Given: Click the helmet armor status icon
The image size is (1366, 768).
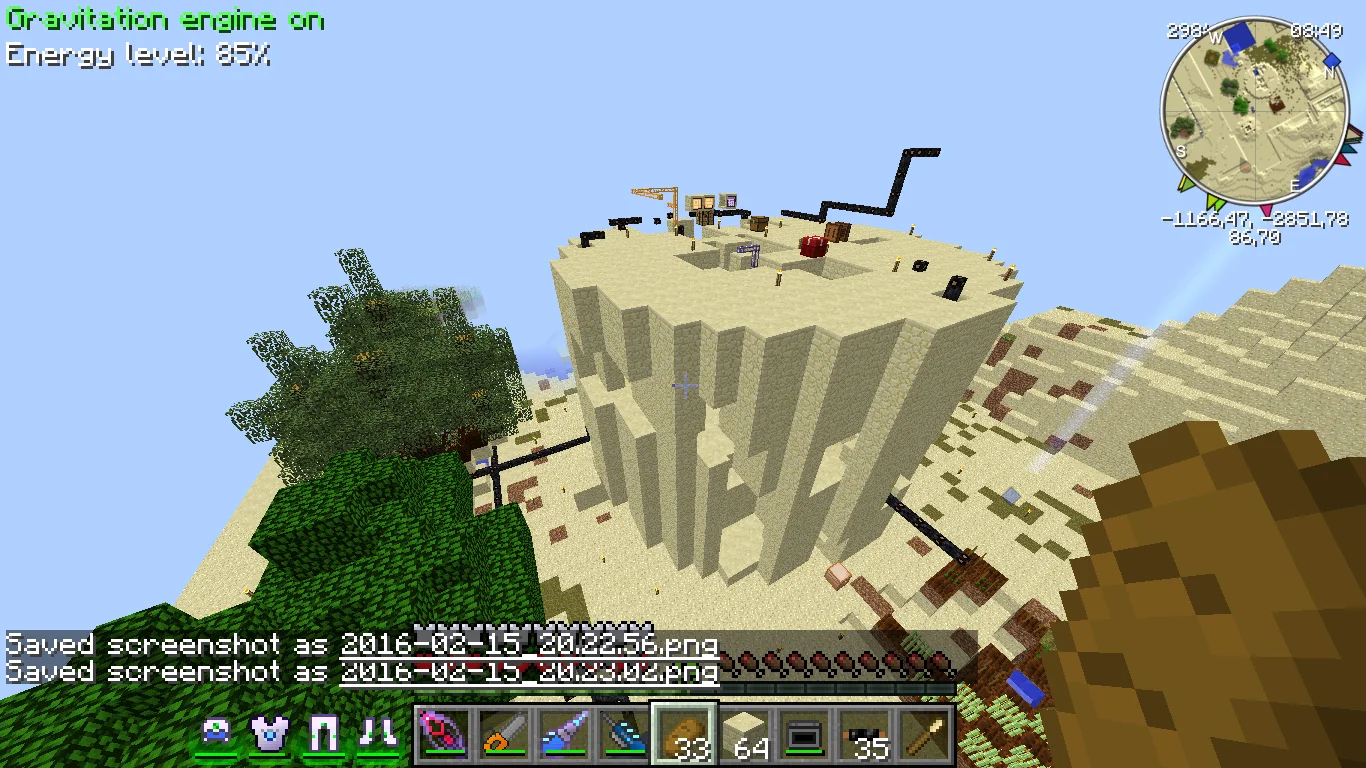Looking at the screenshot, I should pos(216,734).
